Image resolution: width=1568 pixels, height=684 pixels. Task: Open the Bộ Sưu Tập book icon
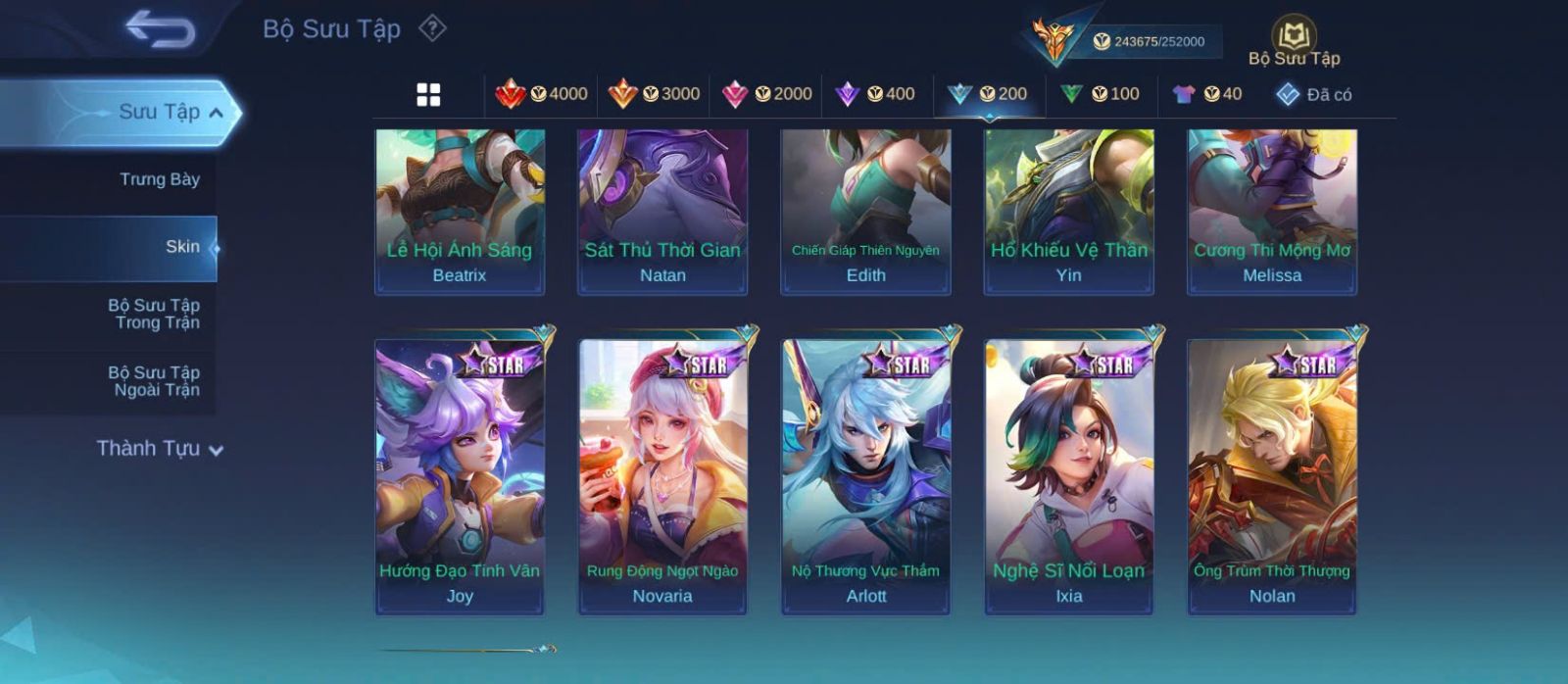pos(1294,39)
